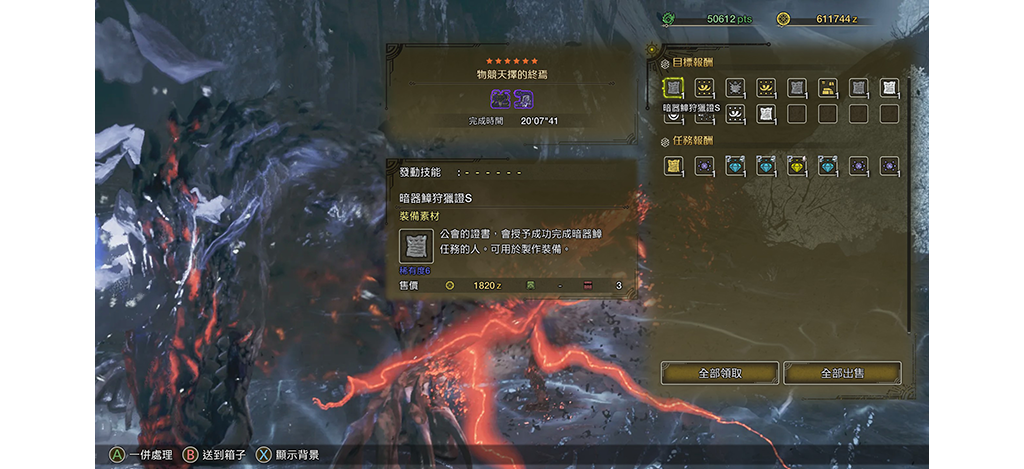Screen dimensions: 1024x469
Task: Choose the gold treasure reward in 目標報酬
Action: tap(827, 88)
